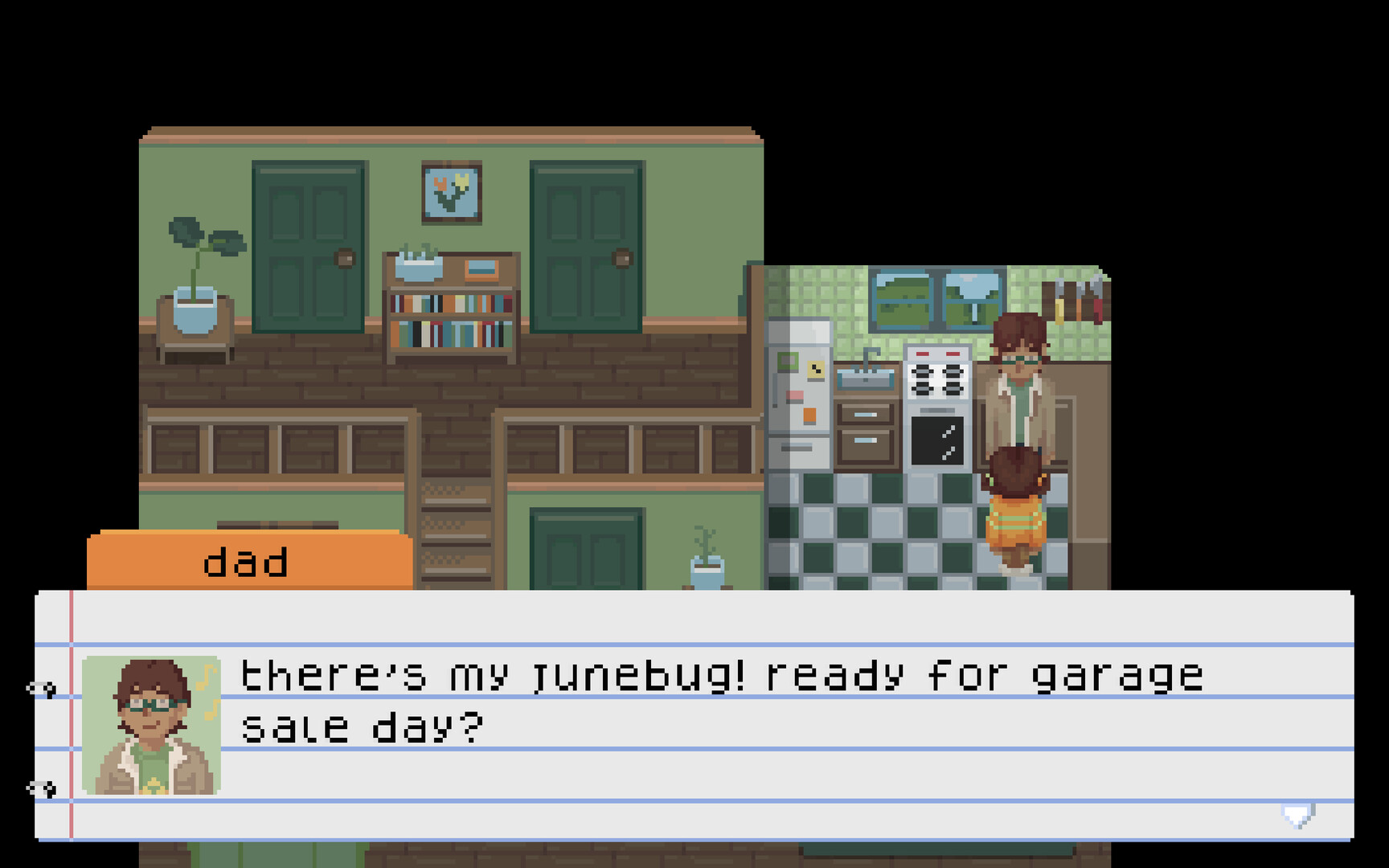Click the kitchen sink faucet
The height and width of the screenshot is (868, 1389).
[x=868, y=355]
